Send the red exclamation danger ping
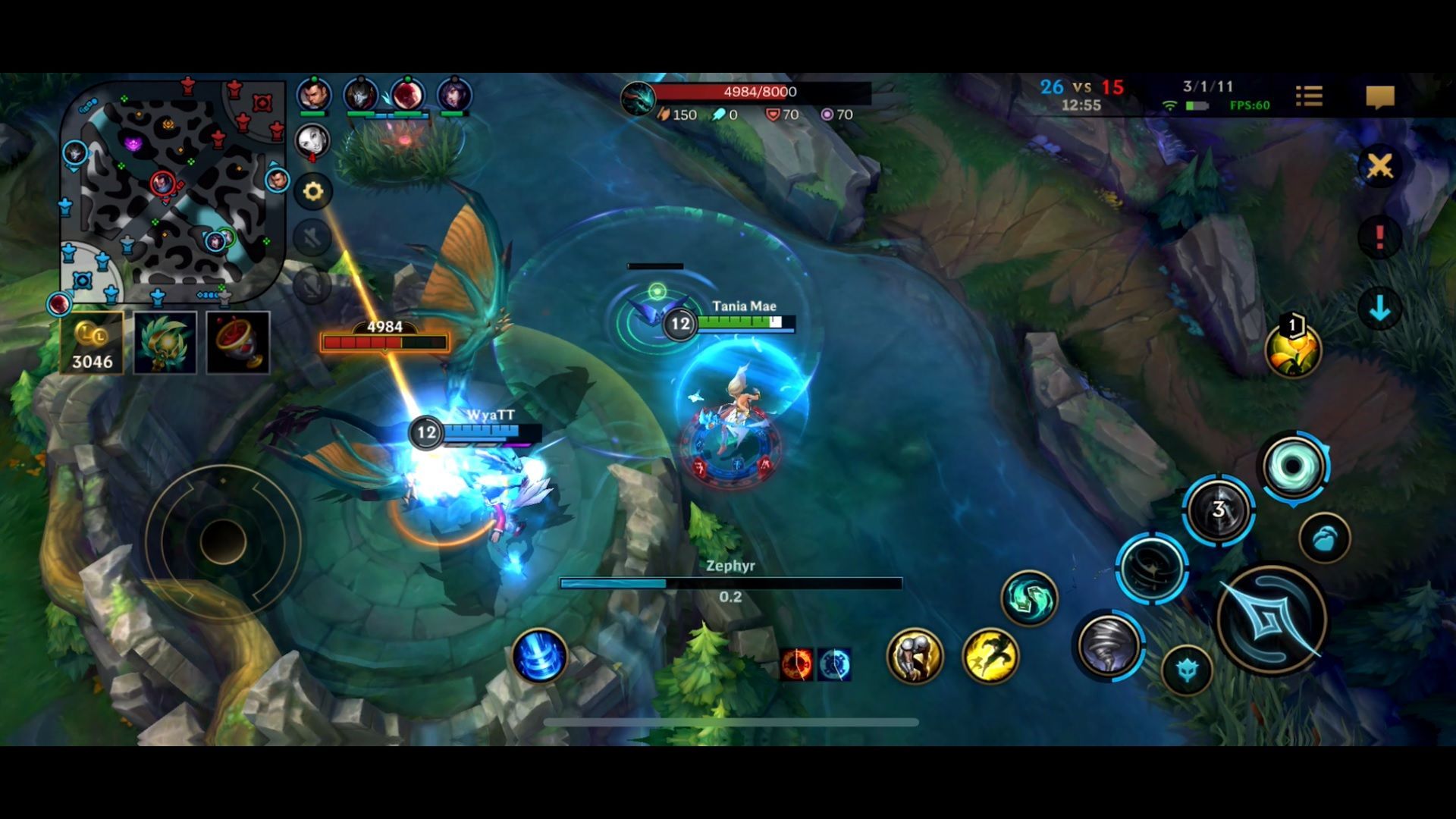This screenshot has width=1456, height=819. [1379, 237]
